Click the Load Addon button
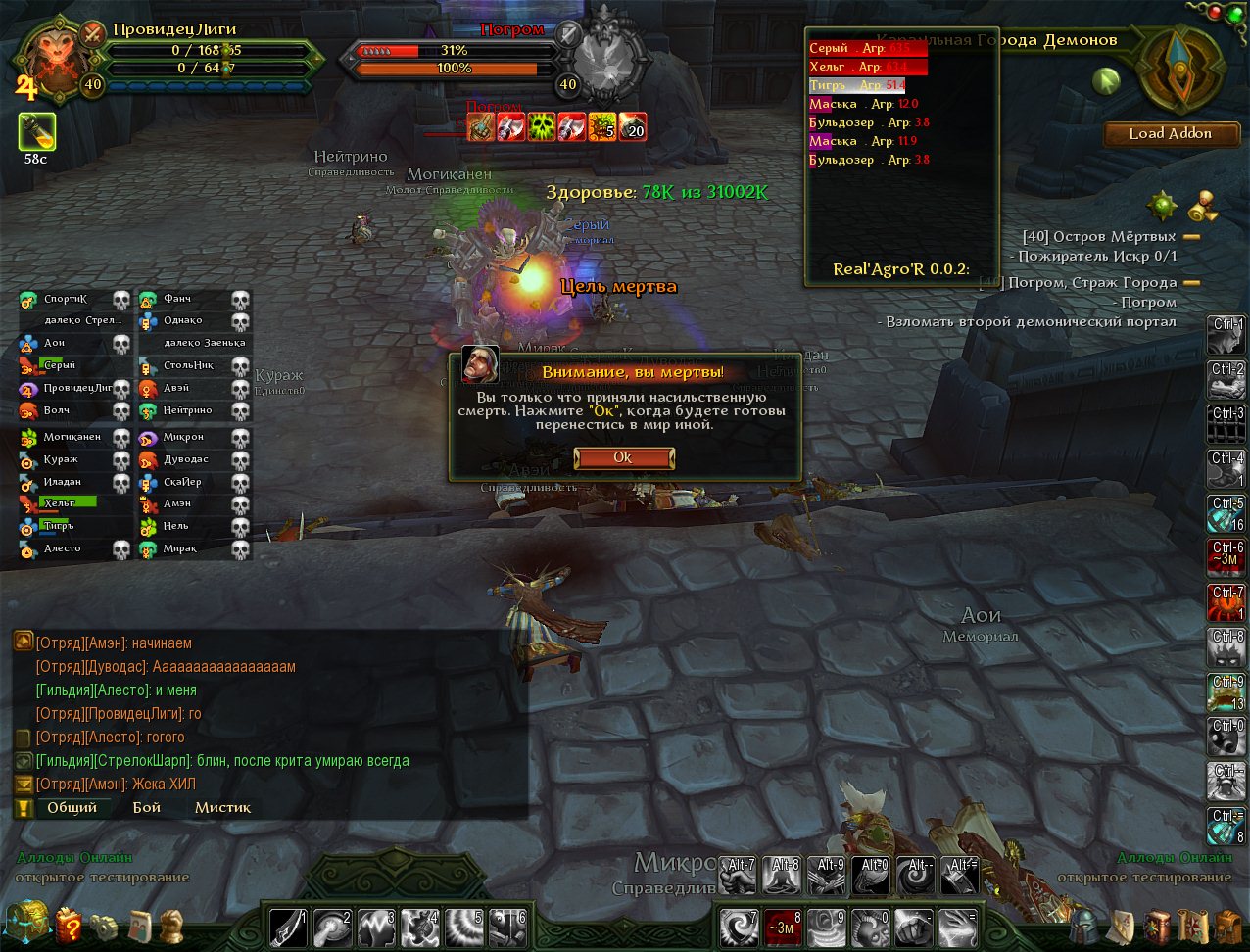 pyautogui.click(x=1171, y=134)
